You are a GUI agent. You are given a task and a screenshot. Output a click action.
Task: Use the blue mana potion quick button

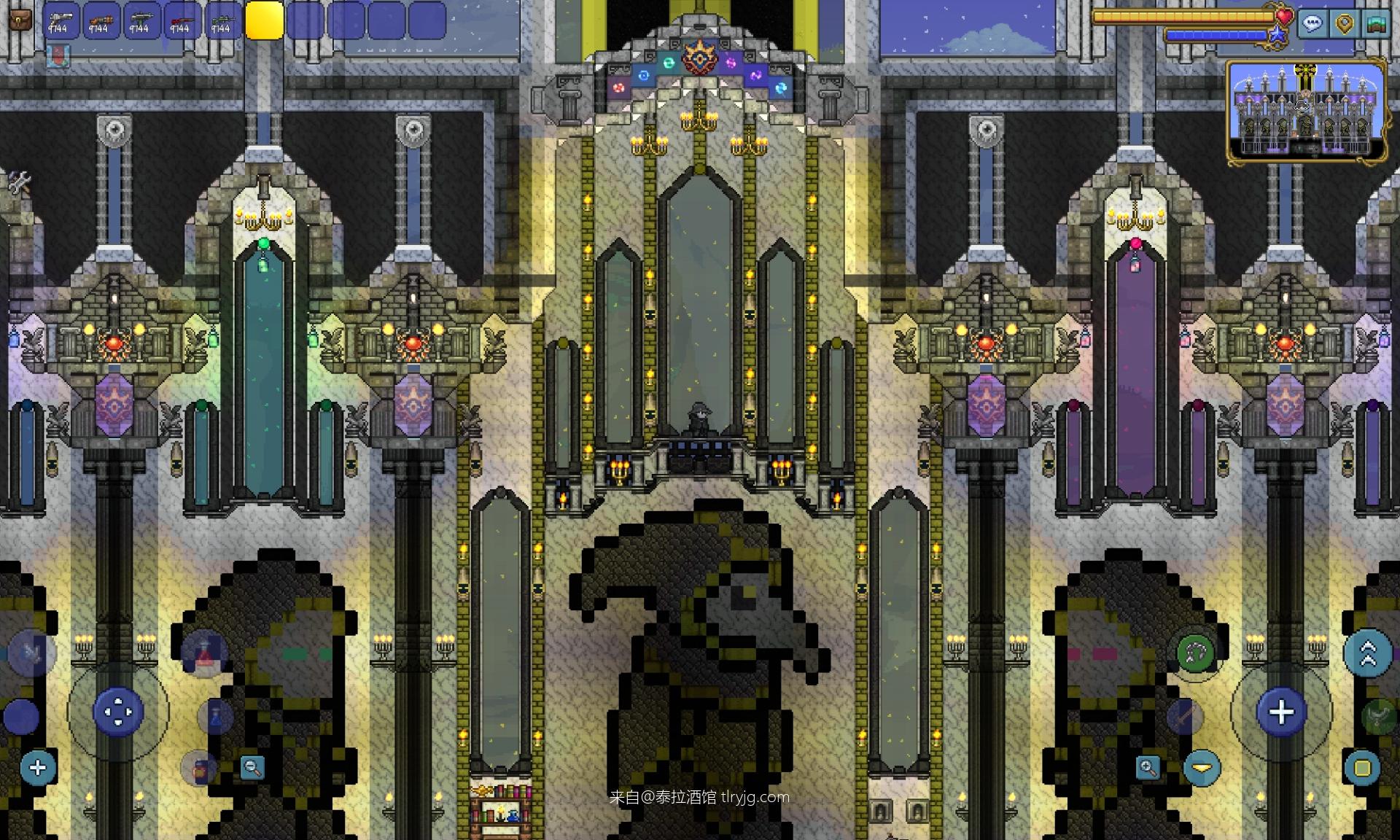[216, 717]
